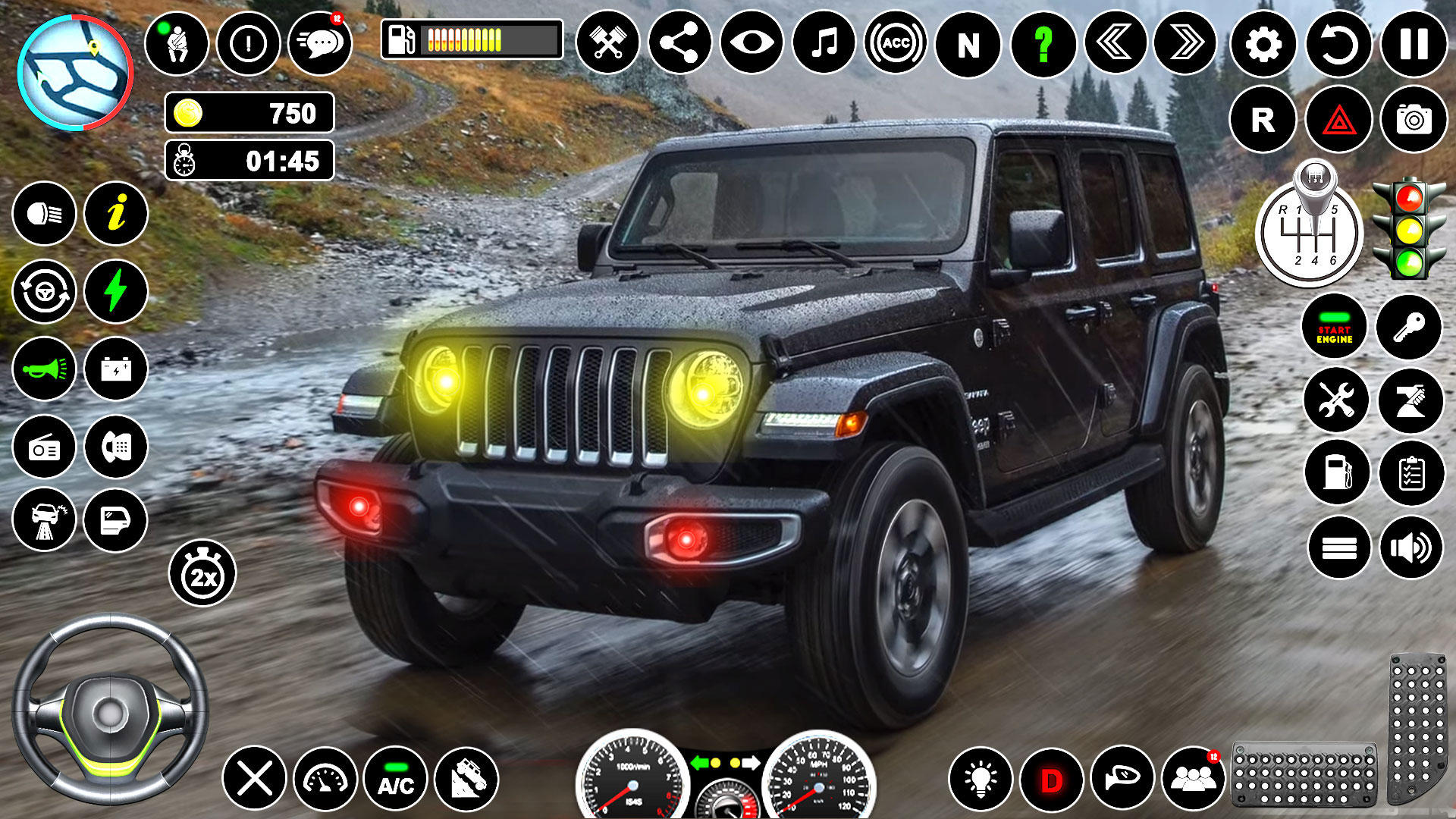Open vehicle repair with the wrench icon
This screenshot has height=819, width=1456.
(1336, 400)
